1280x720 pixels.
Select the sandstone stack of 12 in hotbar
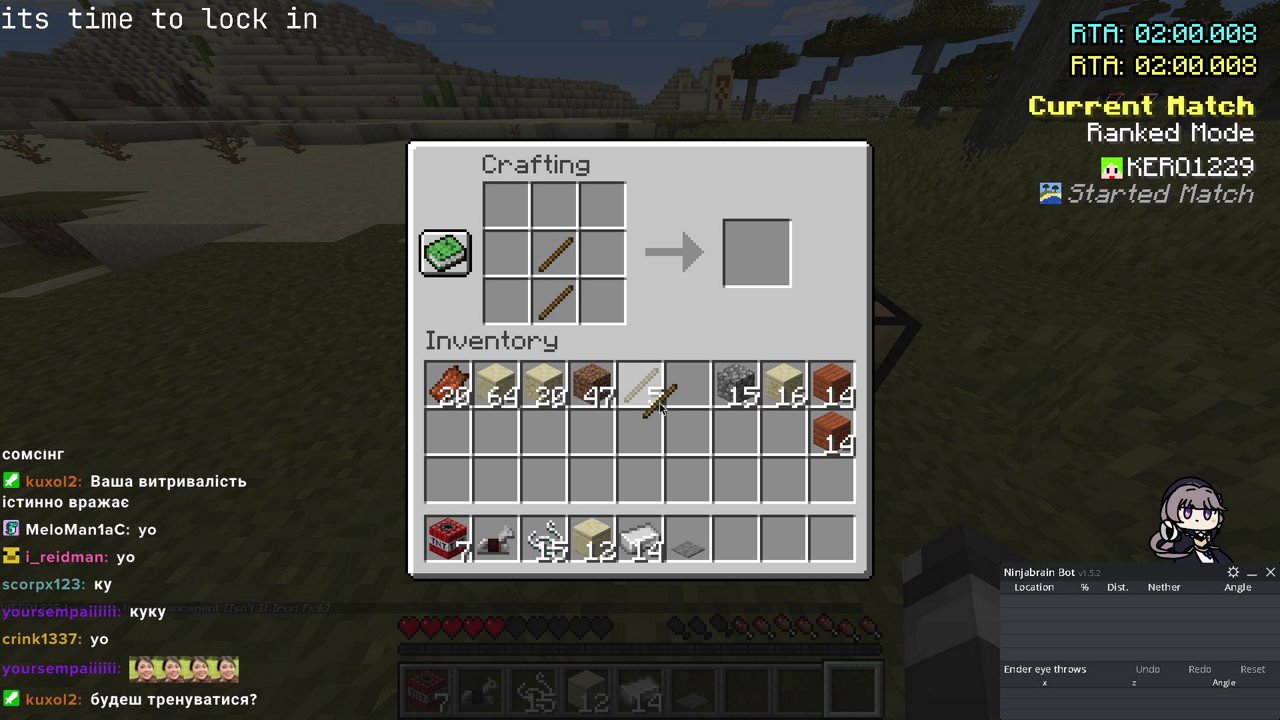pos(591,540)
